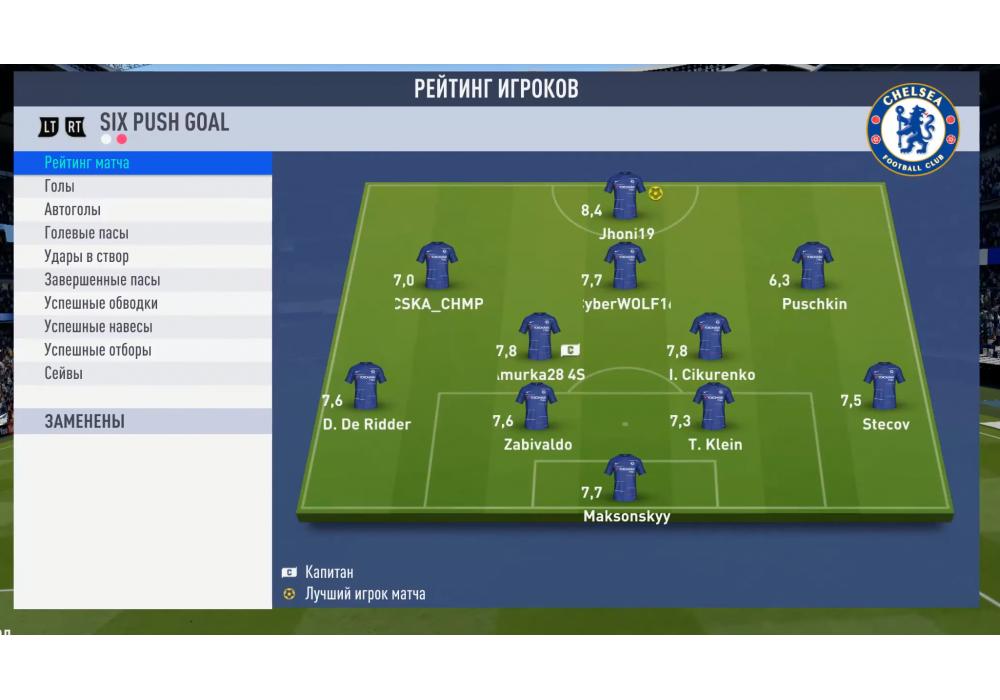The image size is (1000, 700).
Task: Select Stecov's shirt on the pitch
Action: click(884, 387)
